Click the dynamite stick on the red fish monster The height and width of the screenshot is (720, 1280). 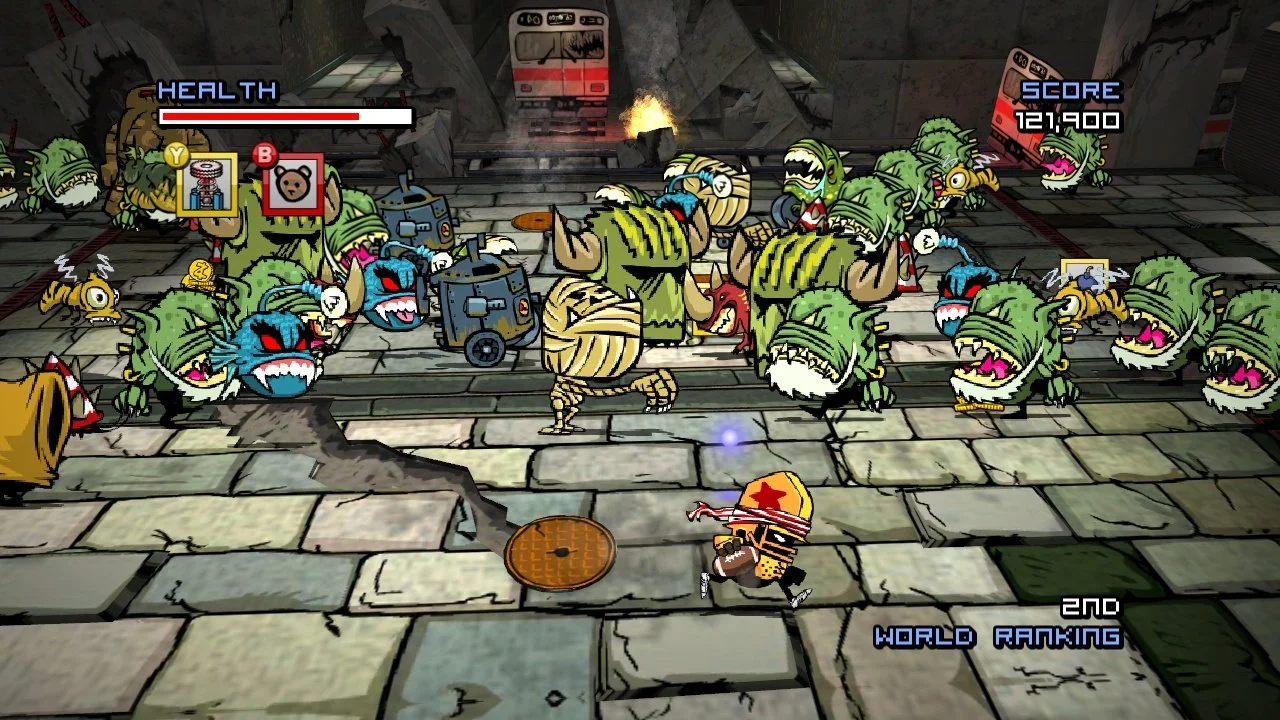click(x=745, y=300)
